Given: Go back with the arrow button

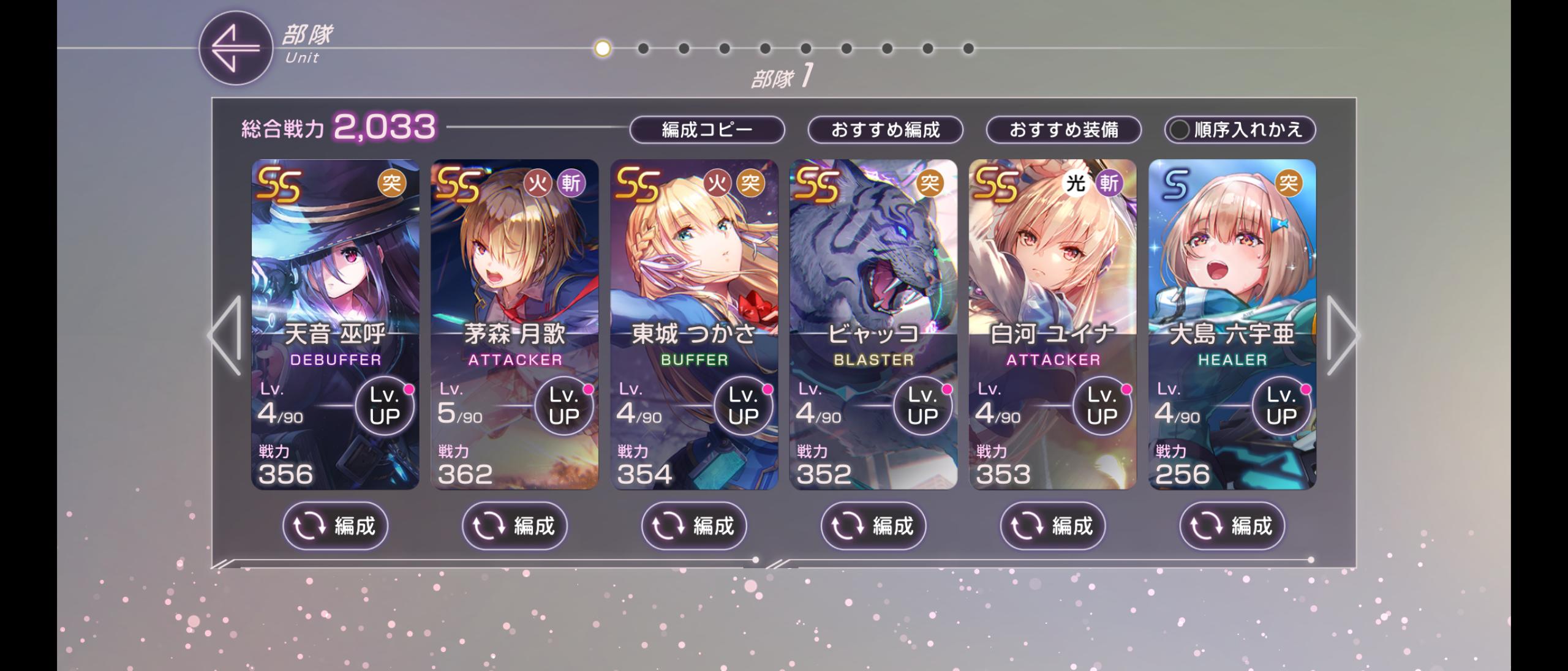Looking at the screenshot, I should point(235,48).
